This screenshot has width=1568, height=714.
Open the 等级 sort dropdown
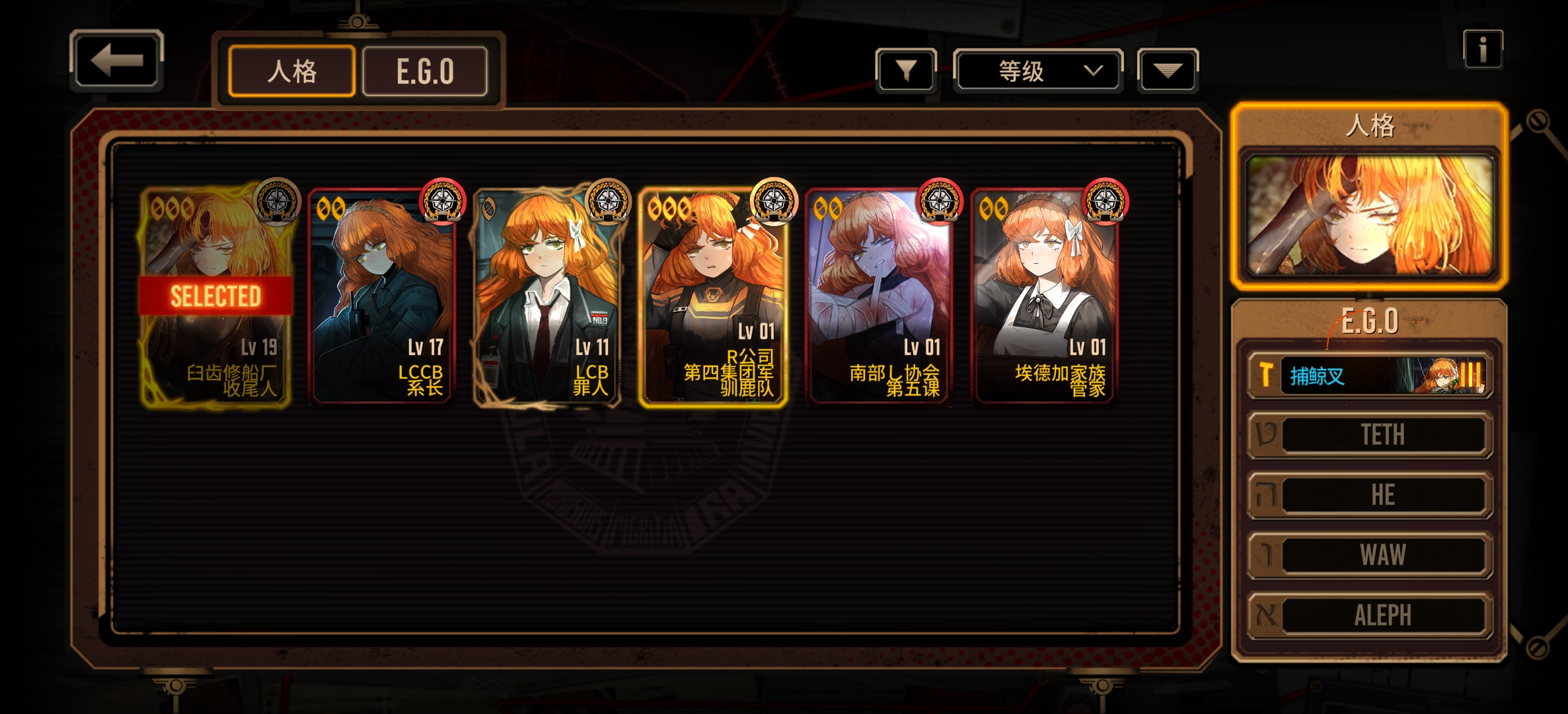point(1037,70)
